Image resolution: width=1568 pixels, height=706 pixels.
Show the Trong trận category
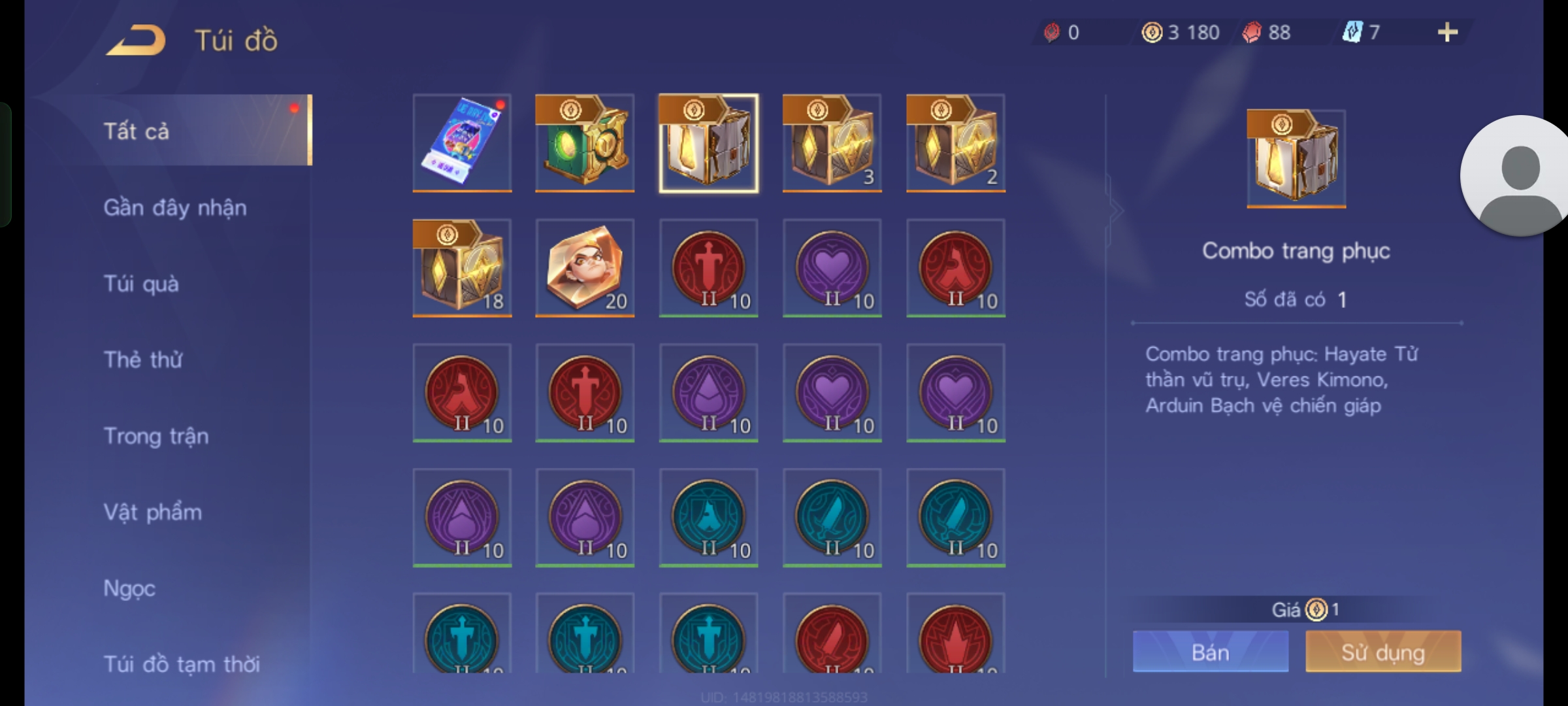pos(156,436)
